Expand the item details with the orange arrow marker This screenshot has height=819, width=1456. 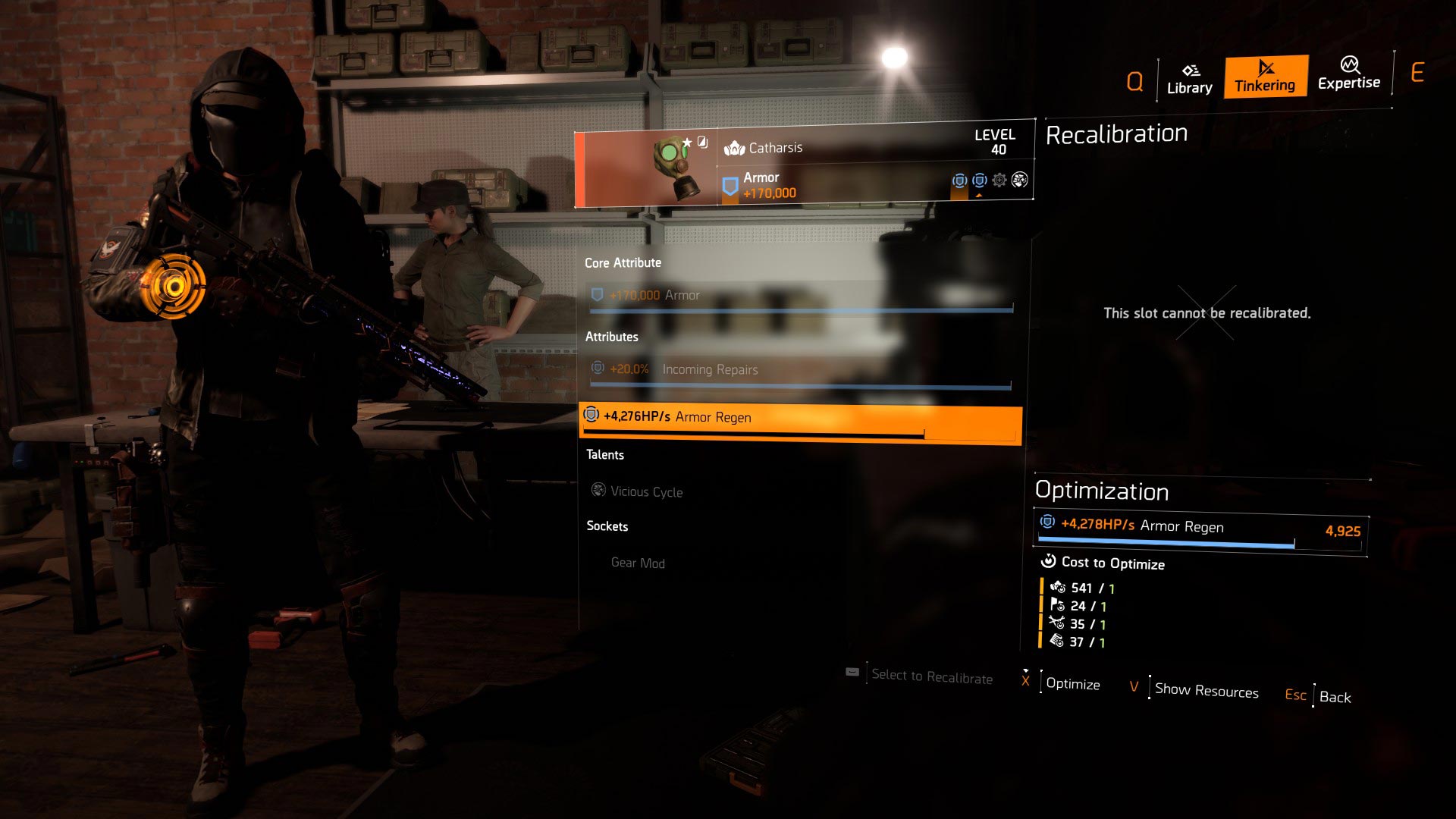pyautogui.click(x=980, y=196)
